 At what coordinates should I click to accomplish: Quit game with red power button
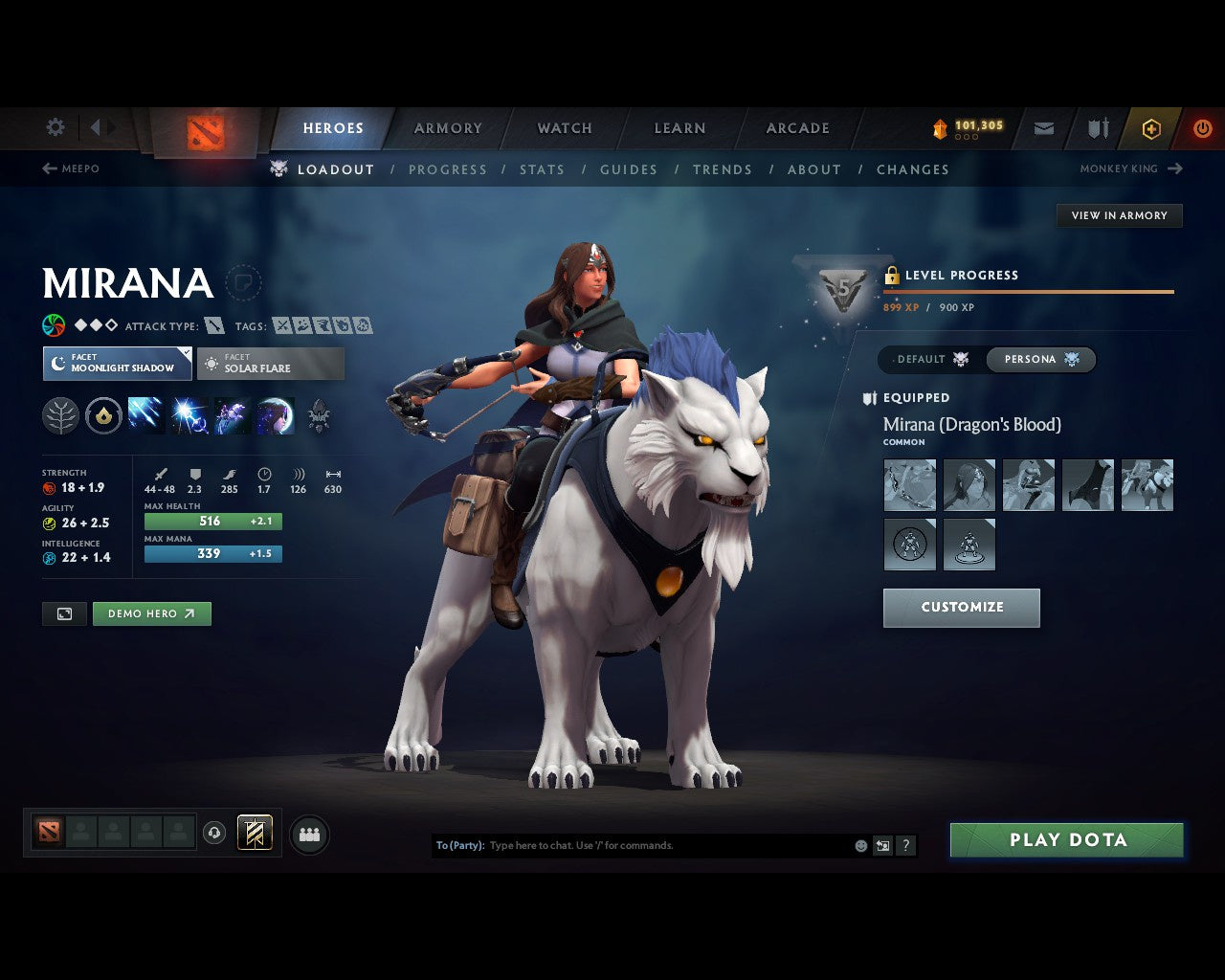pos(1202,128)
